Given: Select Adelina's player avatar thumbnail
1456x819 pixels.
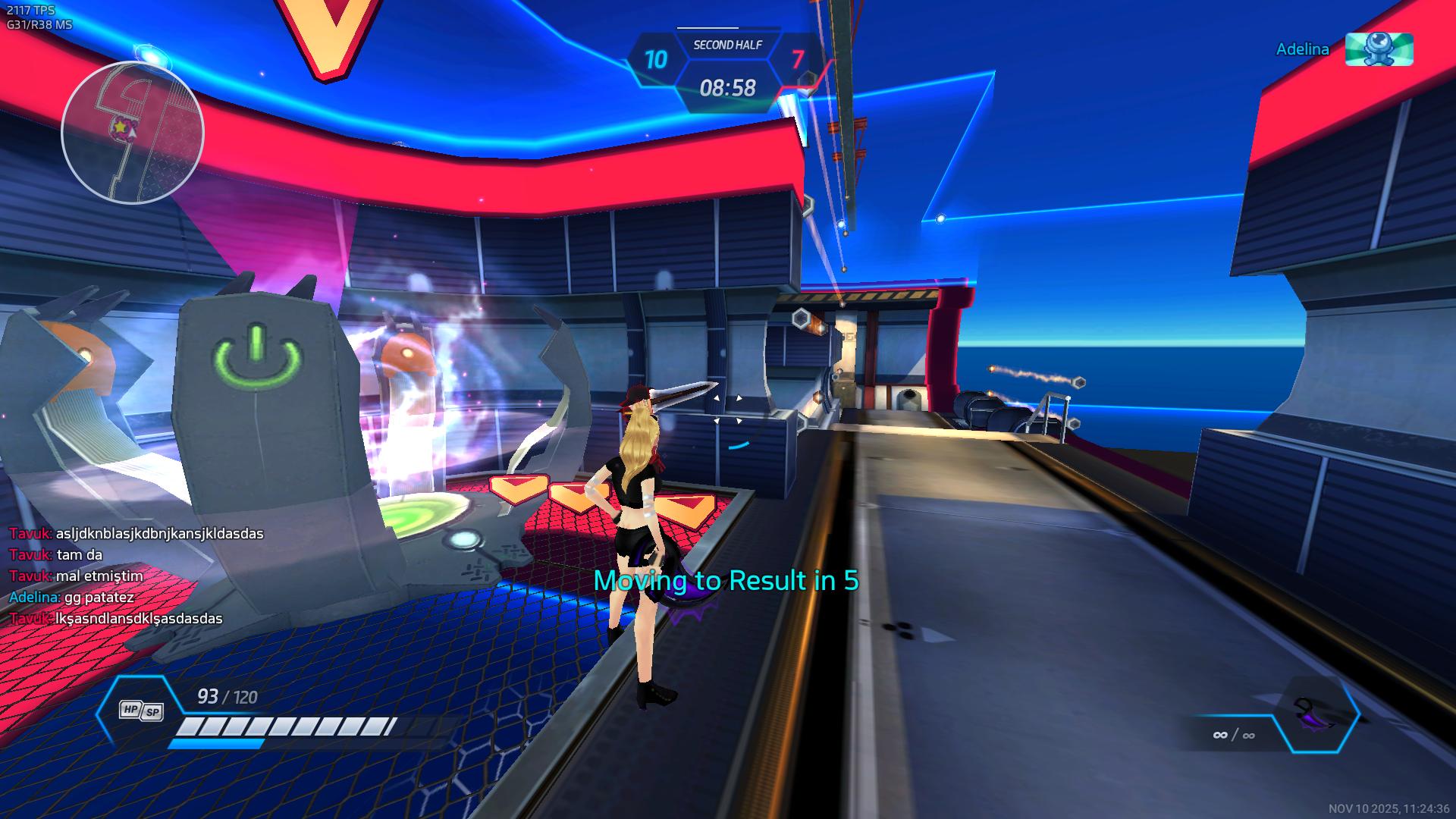Looking at the screenshot, I should coord(1379,49).
